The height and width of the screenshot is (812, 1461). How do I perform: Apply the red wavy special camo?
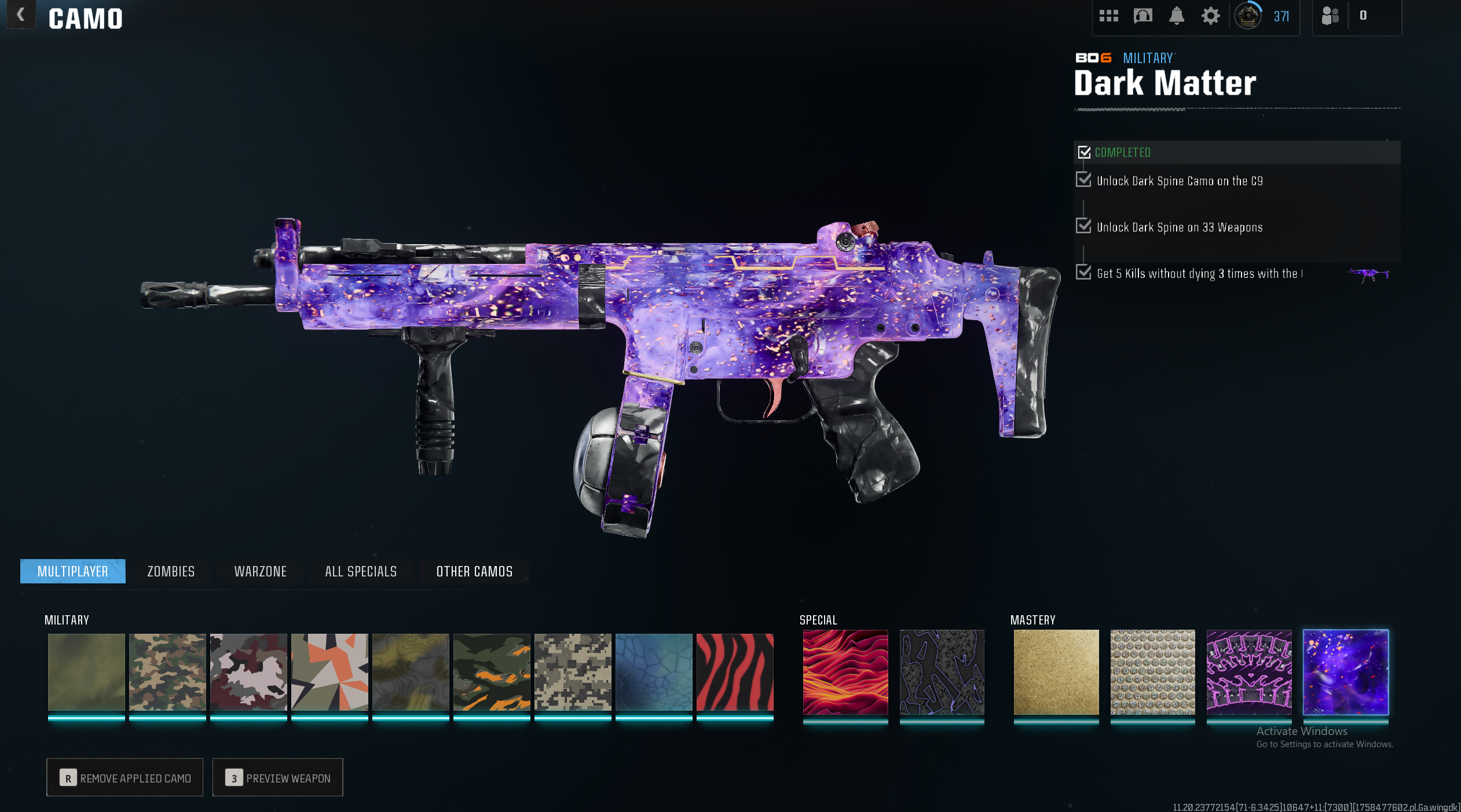[x=845, y=672]
